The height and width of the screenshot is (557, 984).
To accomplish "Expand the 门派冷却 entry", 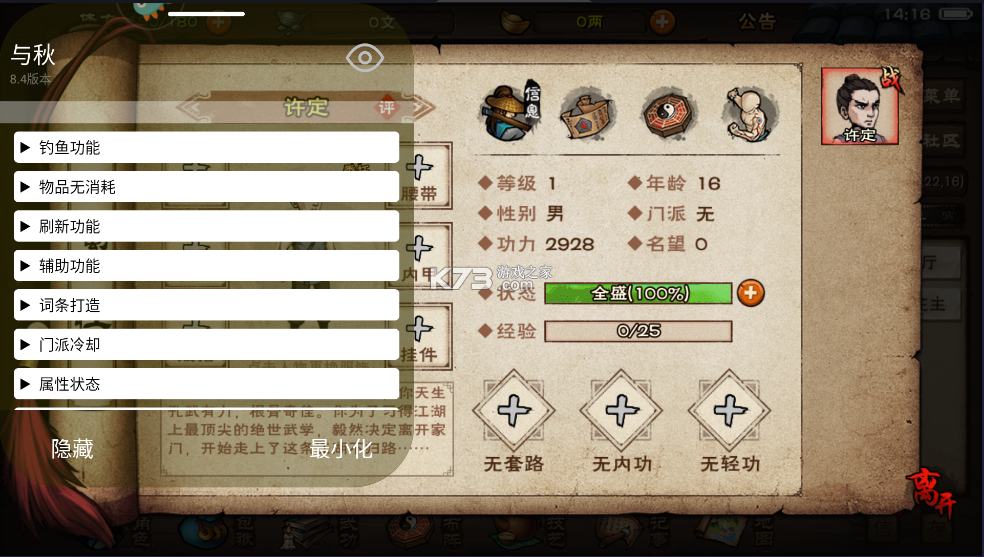I will point(206,344).
